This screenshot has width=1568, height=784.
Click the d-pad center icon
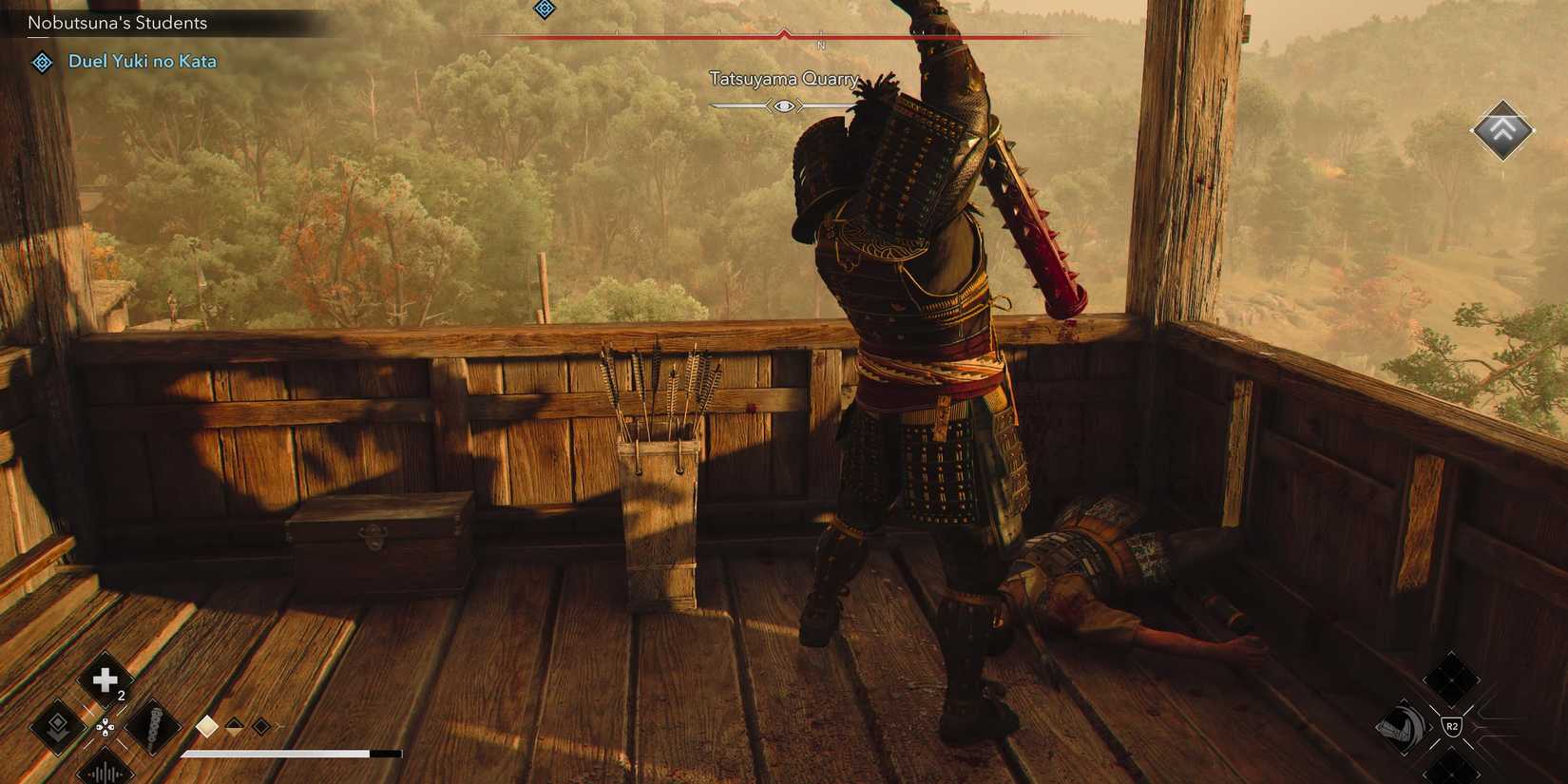tap(105, 727)
